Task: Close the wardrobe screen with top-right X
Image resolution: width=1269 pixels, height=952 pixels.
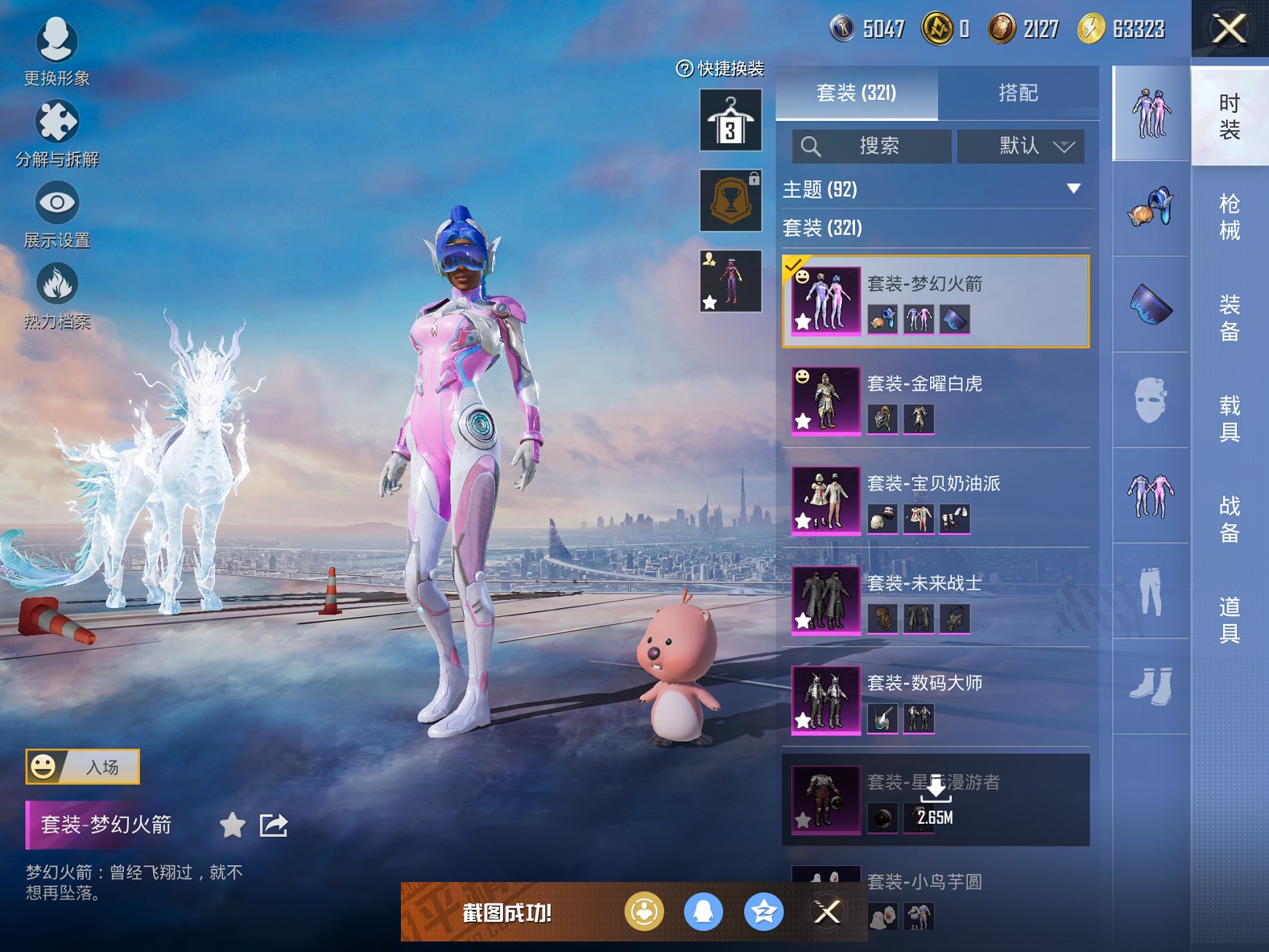Action: click(1229, 30)
